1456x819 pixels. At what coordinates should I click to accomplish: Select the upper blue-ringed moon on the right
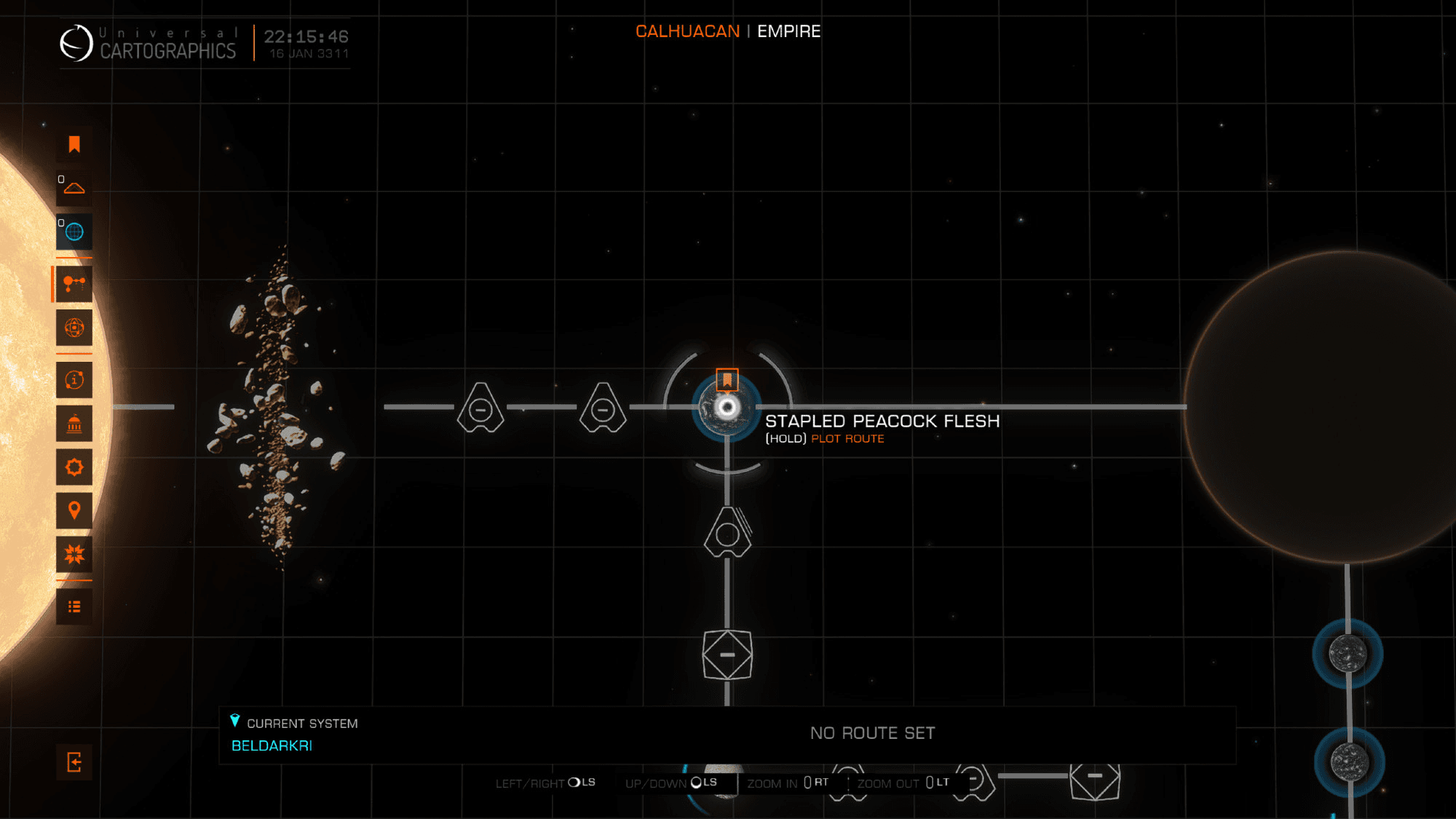[x=1348, y=654]
